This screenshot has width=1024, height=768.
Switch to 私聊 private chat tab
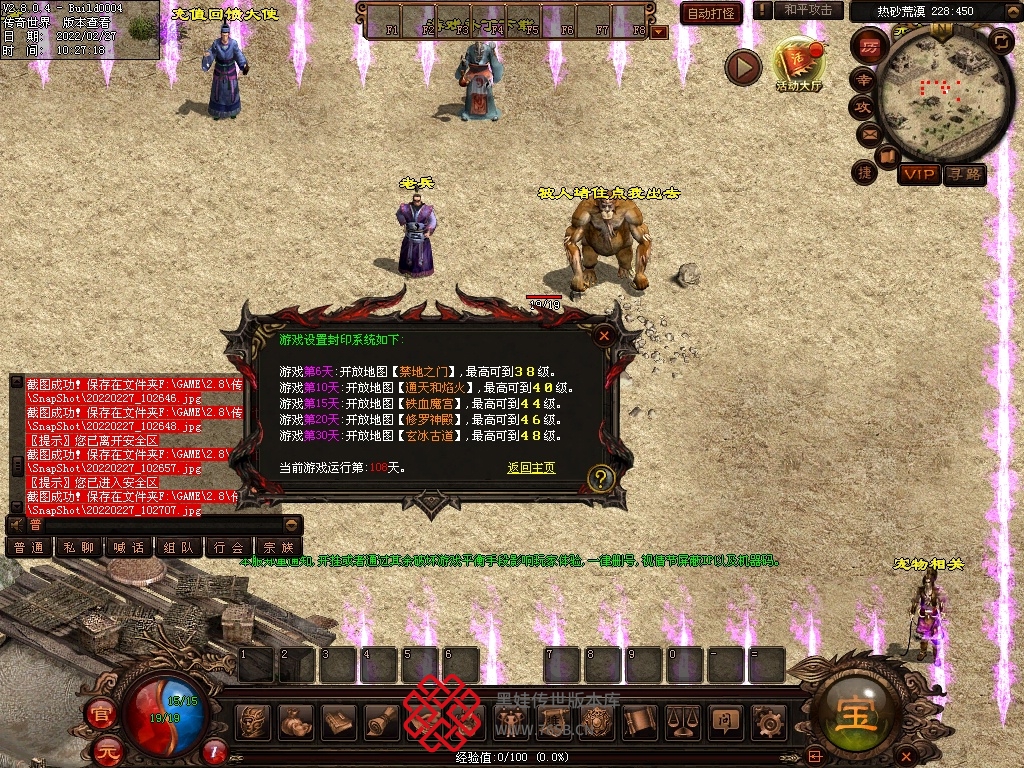tap(80, 547)
